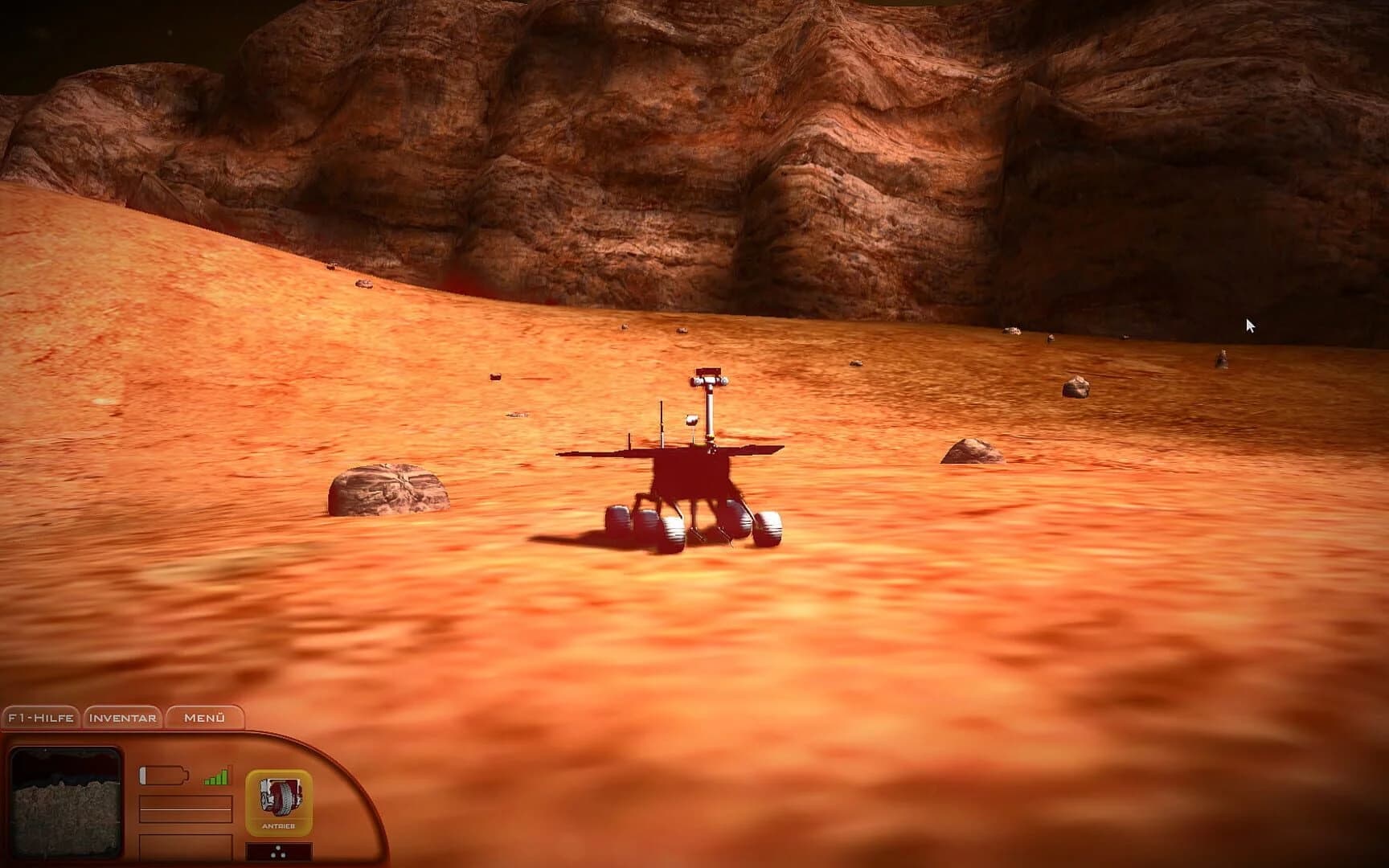Toggle the three-dot indicator under the drive module

pyautogui.click(x=278, y=850)
